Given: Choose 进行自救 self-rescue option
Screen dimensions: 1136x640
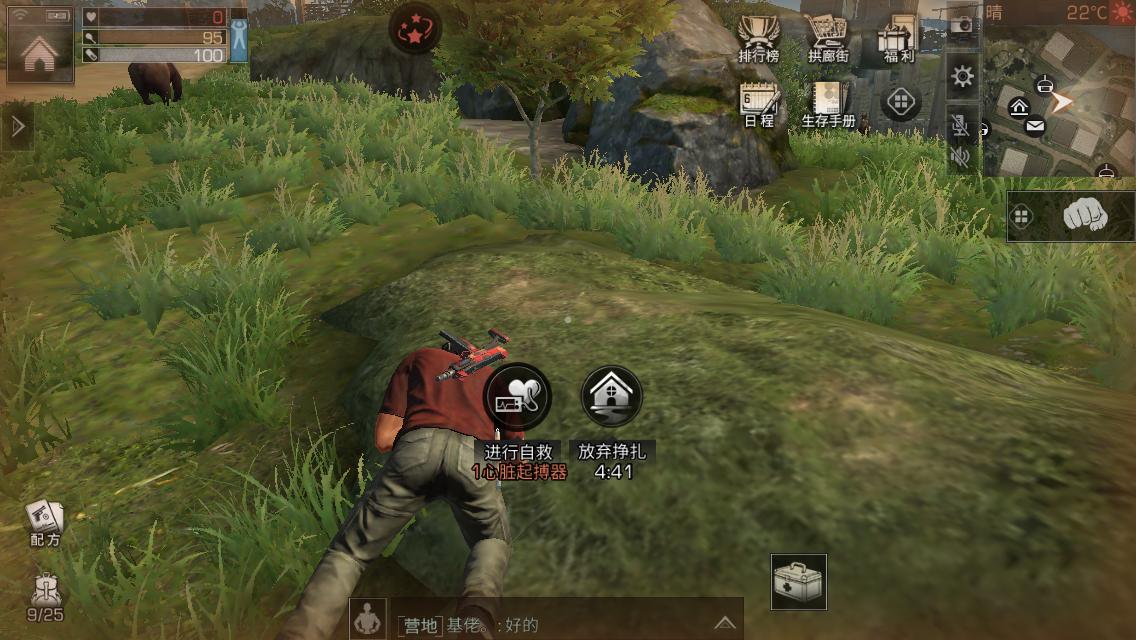Looking at the screenshot, I should (x=518, y=397).
